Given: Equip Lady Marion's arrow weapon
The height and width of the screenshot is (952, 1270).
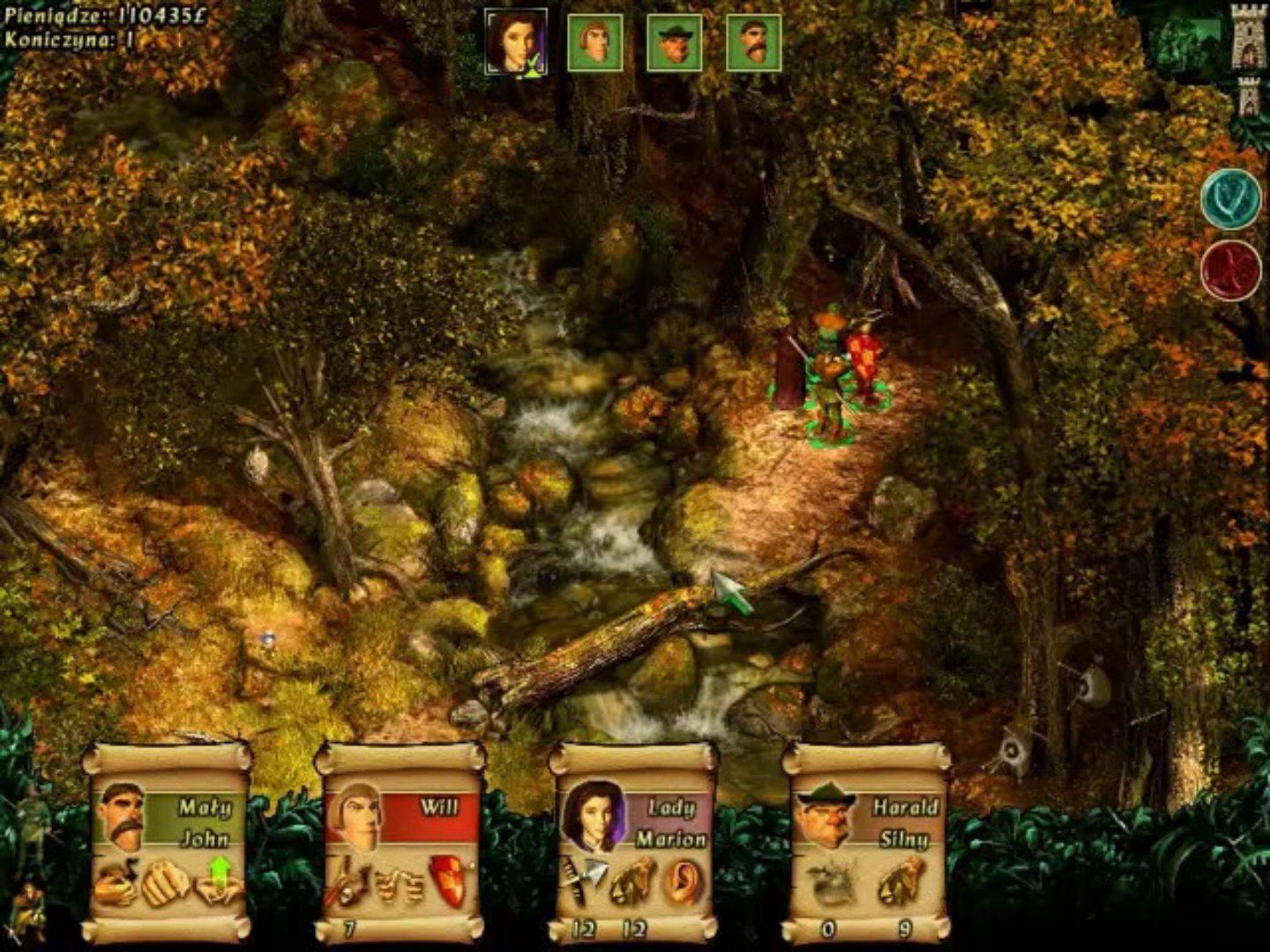Looking at the screenshot, I should coord(584,882).
